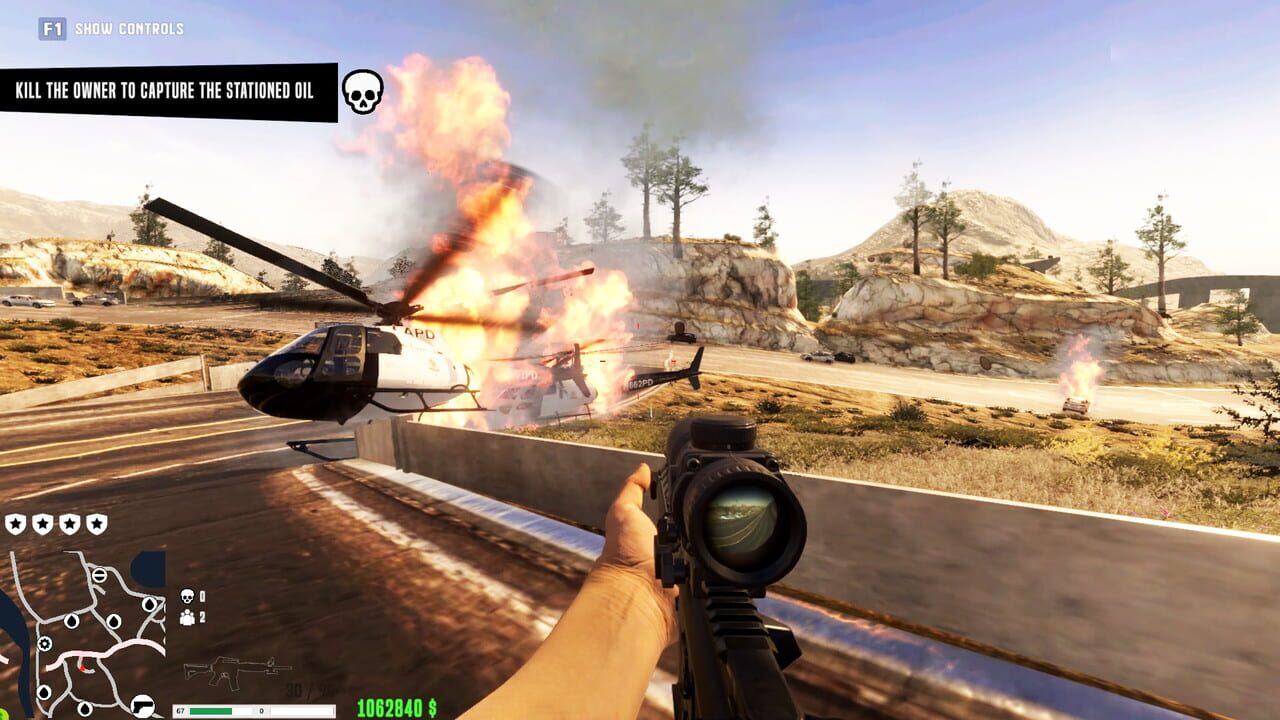Toggle the second wanted-level star shield
Viewport: 1280px width, 720px height.
(x=43, y=523)
